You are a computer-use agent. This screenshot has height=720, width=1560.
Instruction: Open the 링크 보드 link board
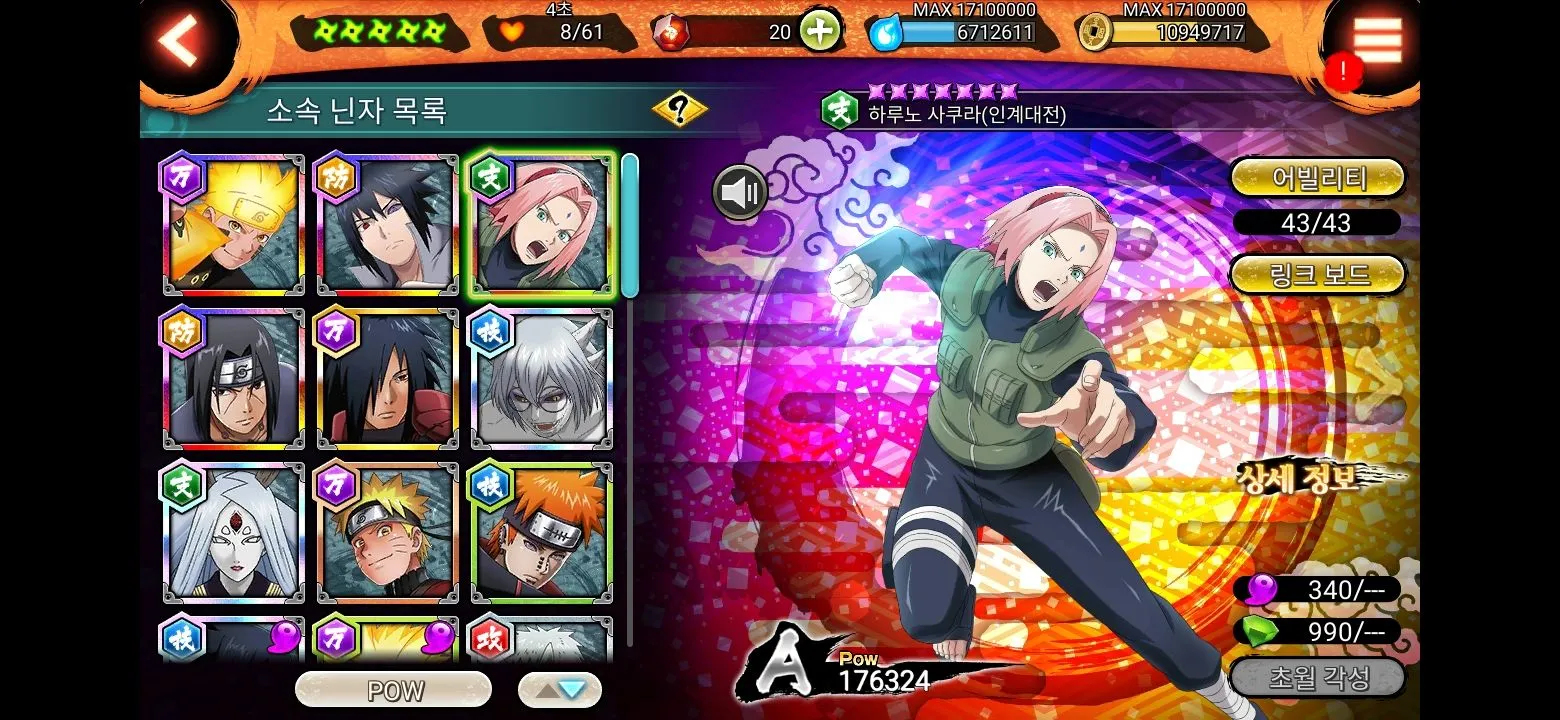[1317, 274]
